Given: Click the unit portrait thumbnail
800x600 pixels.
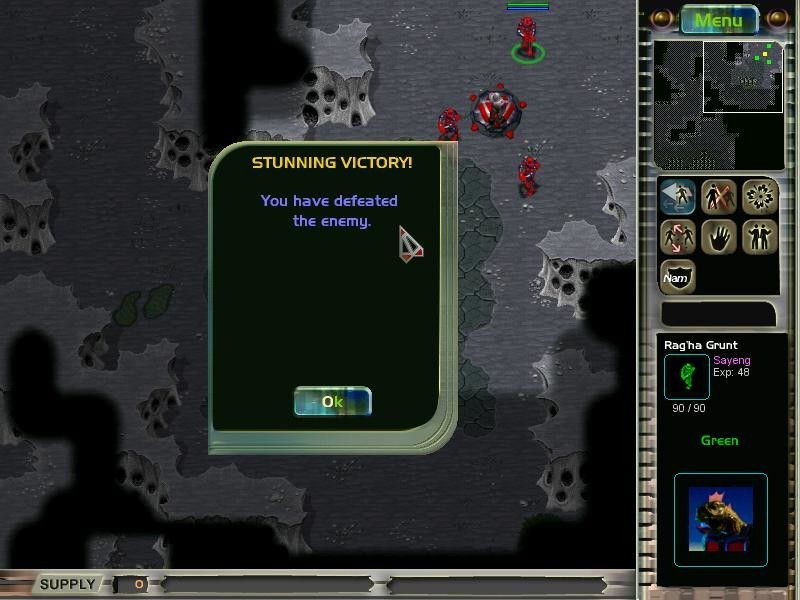Looking at the screenshot, I should tap(720, 516).
